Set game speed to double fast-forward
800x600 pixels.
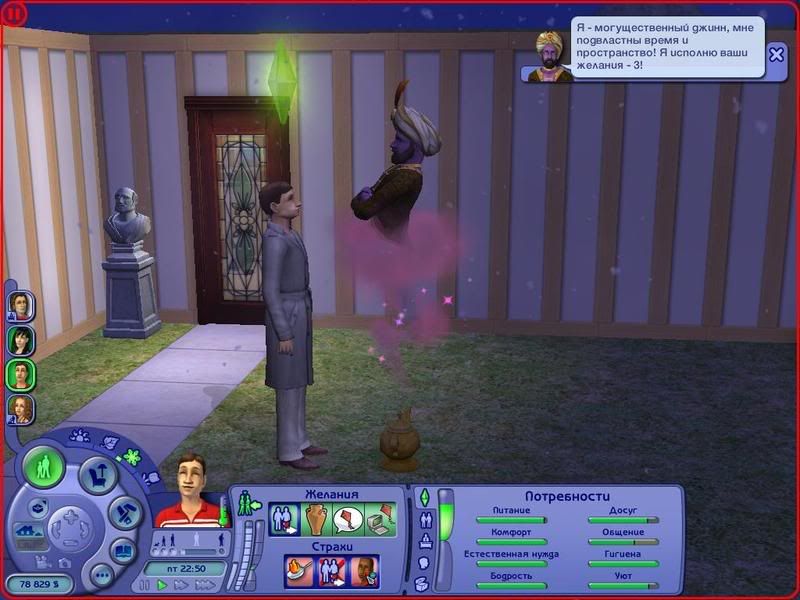pos(180,585)
